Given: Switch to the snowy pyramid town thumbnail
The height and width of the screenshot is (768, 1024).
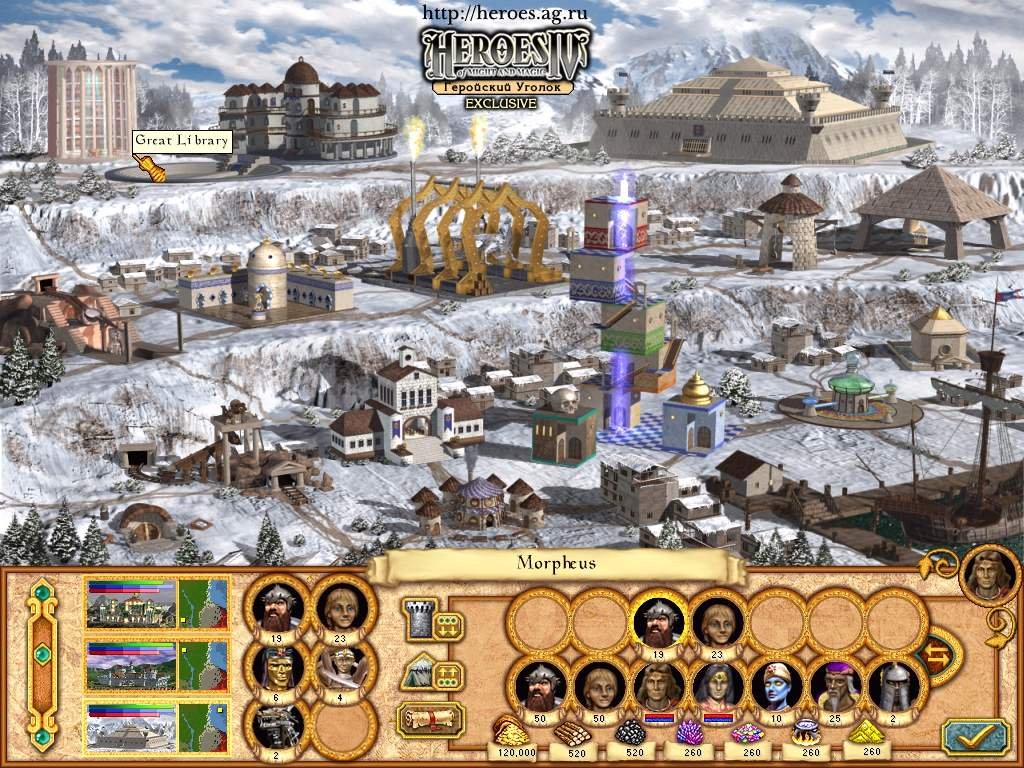Looking at the screenshot, I should (x=132, y=726).
